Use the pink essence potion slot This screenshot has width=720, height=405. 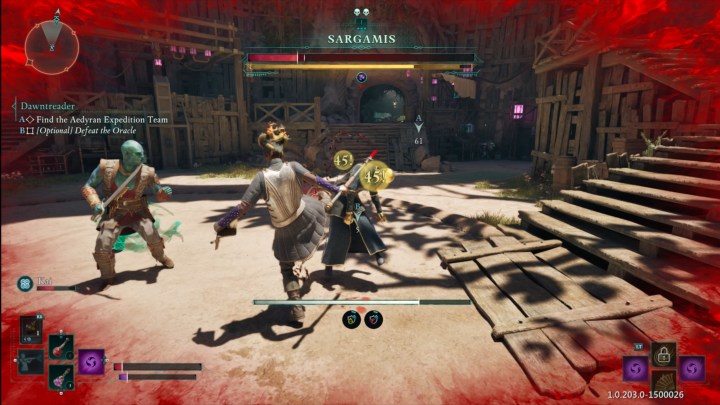click(60, 377)
